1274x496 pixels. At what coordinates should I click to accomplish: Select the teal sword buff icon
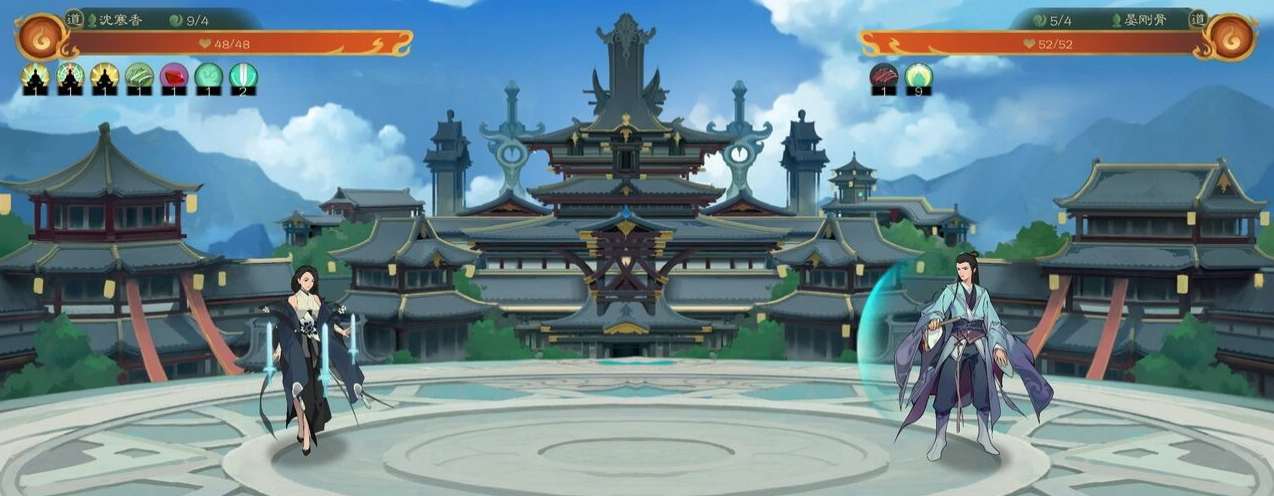pyautogui.click(x=243, y=77)
